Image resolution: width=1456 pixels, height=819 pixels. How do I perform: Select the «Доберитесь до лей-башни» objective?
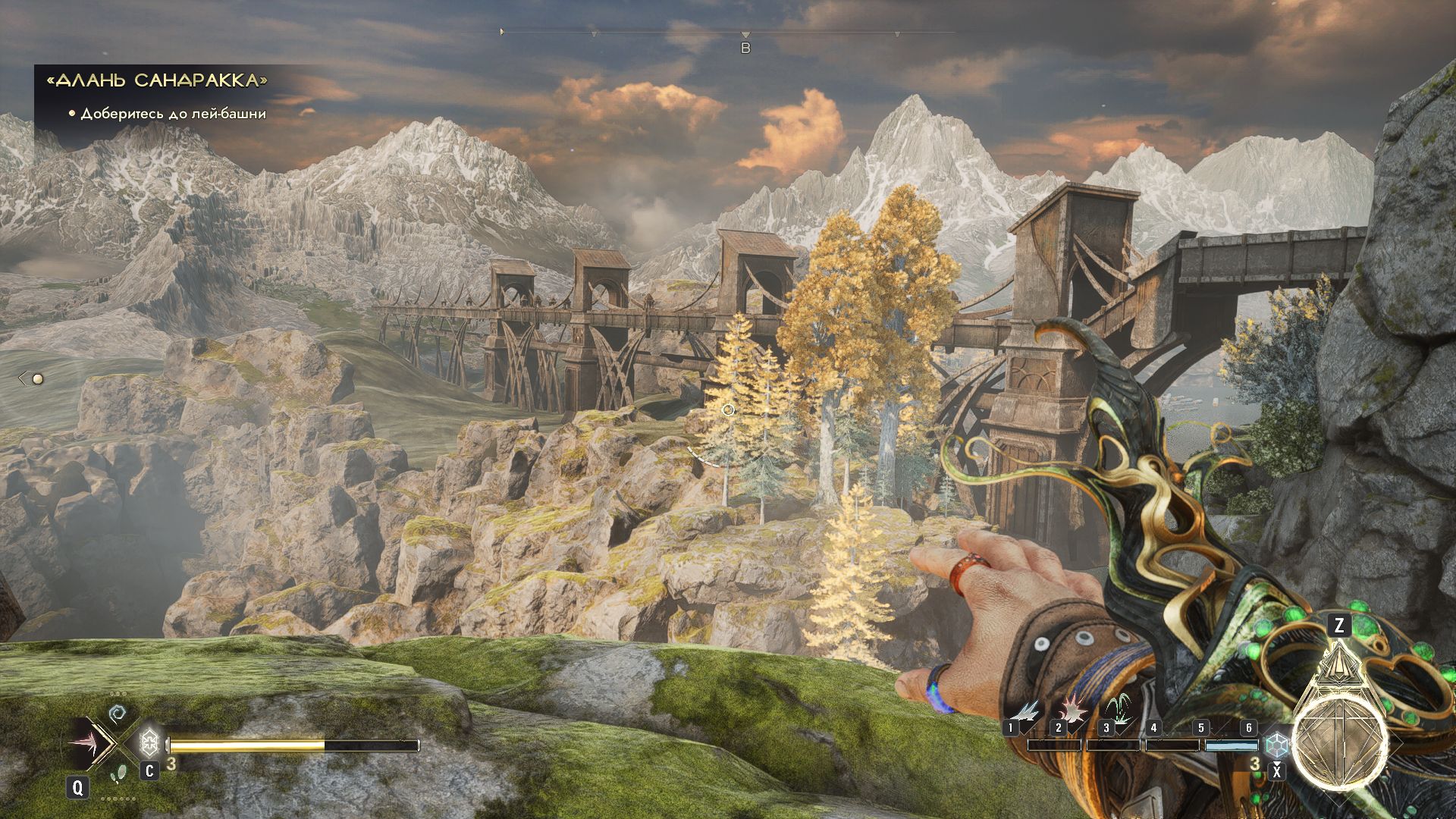[x=173, y=114]
